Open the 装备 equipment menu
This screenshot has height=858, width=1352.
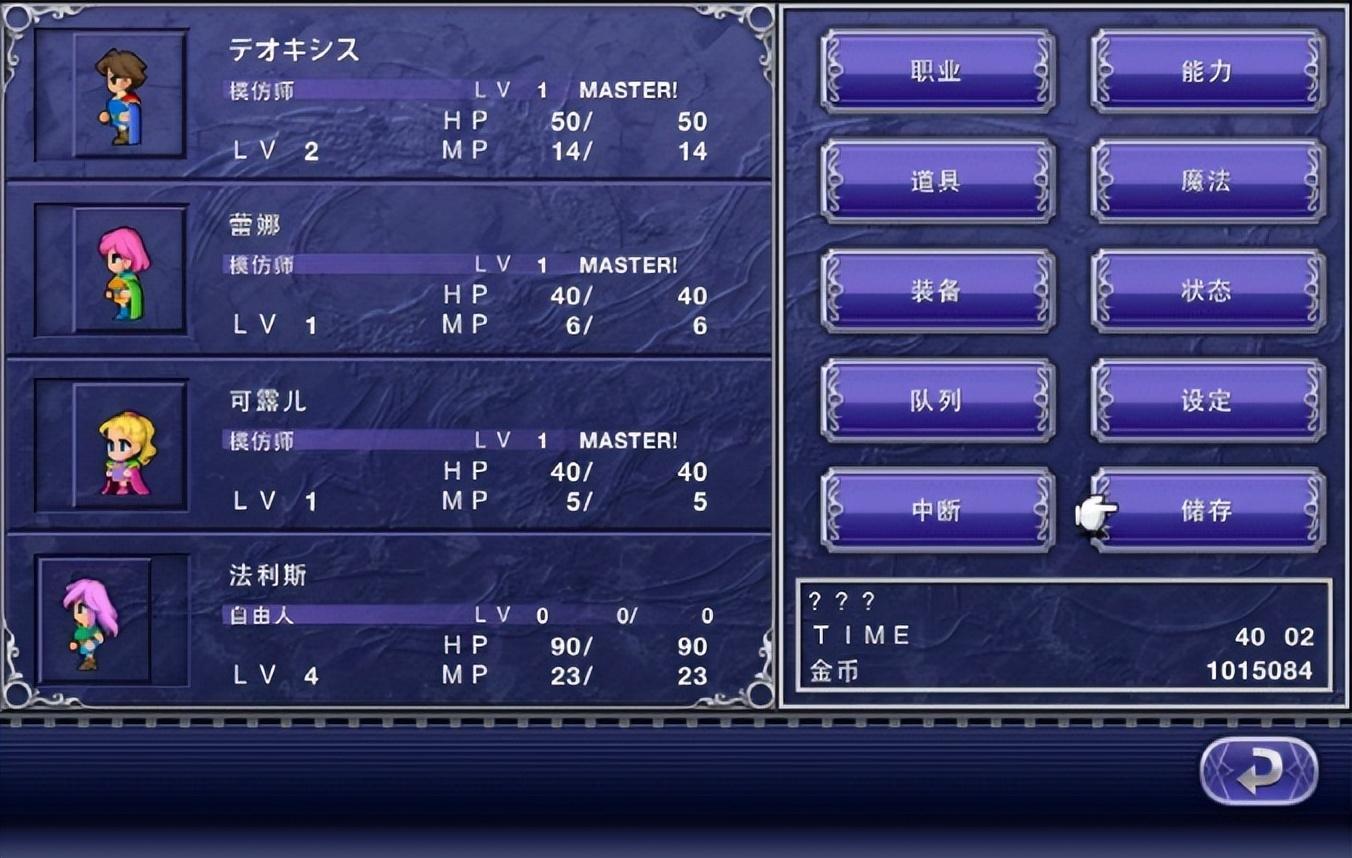[x=937, y=291]
